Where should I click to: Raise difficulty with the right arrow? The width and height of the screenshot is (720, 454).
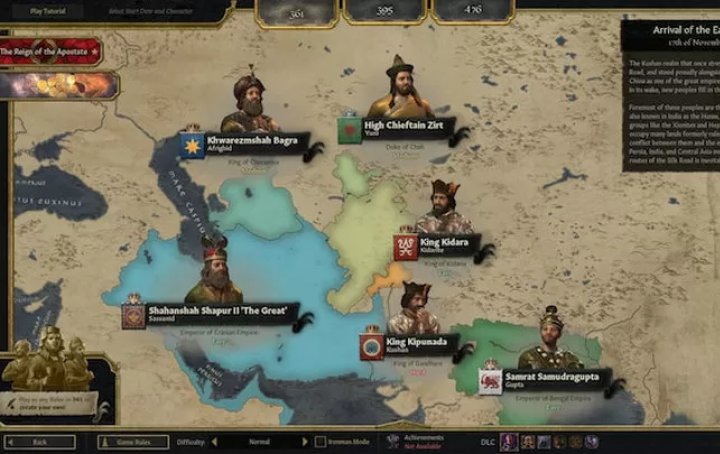click(x=305, y=441)
